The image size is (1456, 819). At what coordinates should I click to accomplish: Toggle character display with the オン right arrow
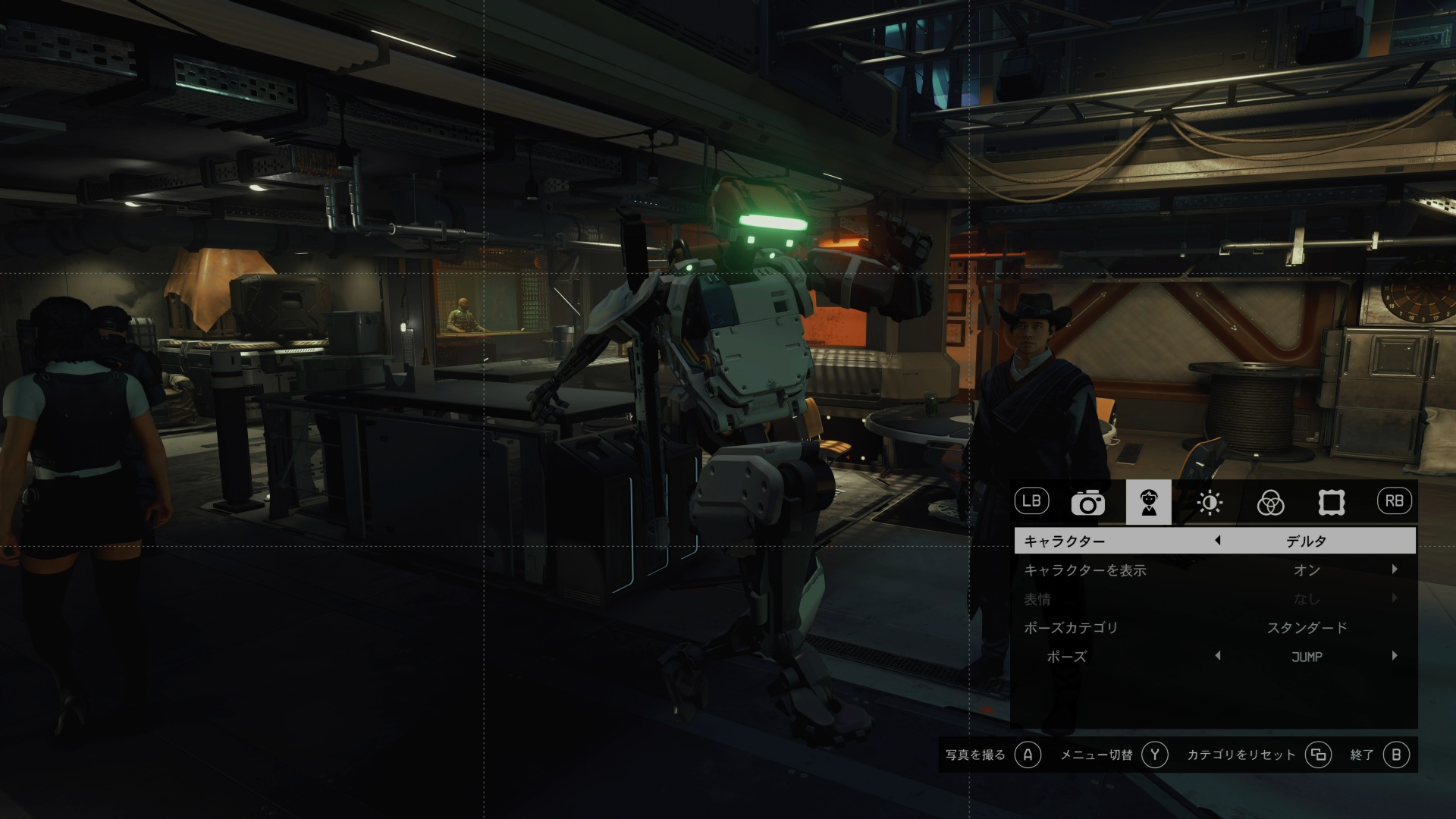click(1394, 570)
